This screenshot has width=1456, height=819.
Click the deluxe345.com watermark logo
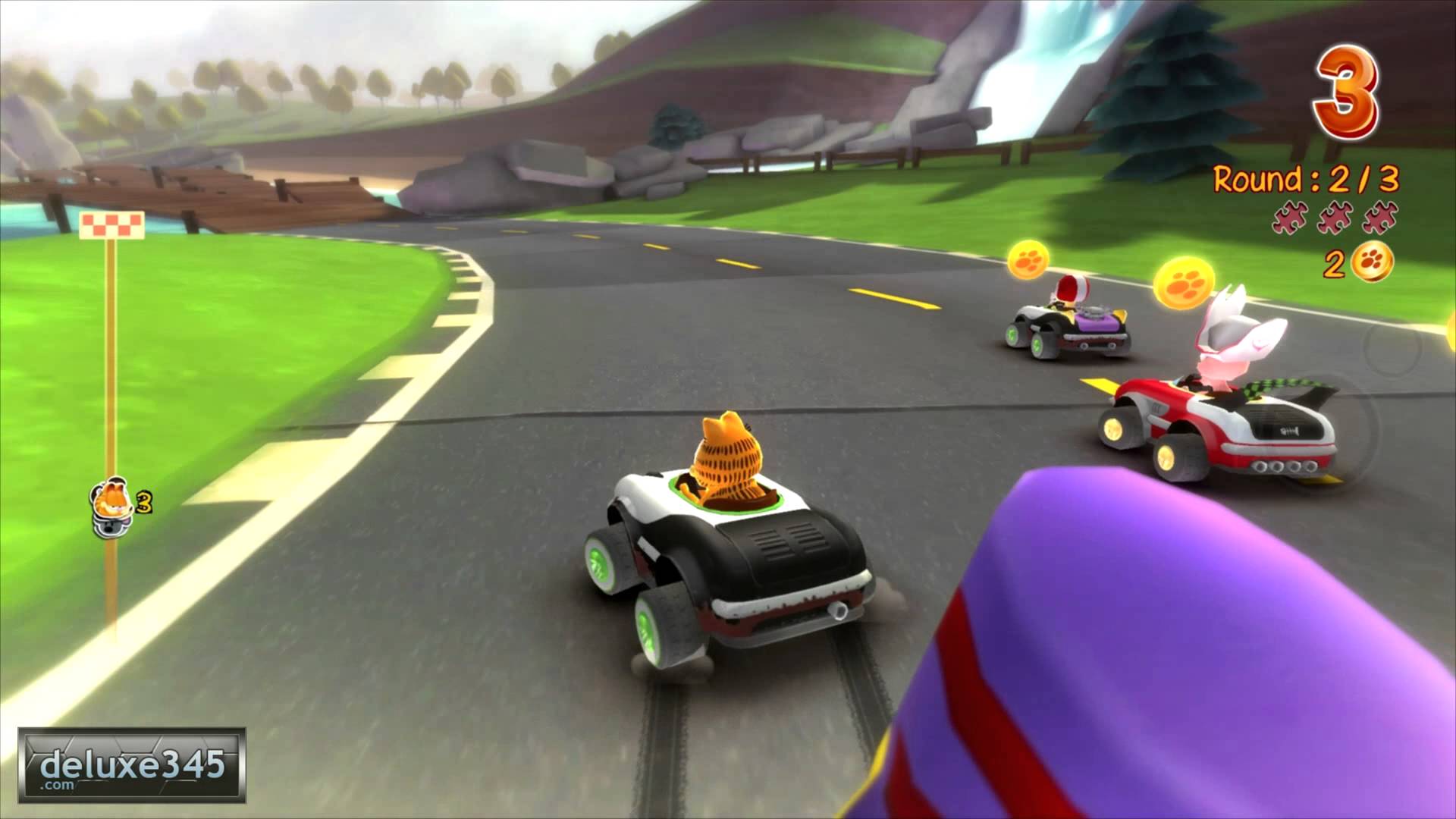pyautogui.click(x=132, y=764)
